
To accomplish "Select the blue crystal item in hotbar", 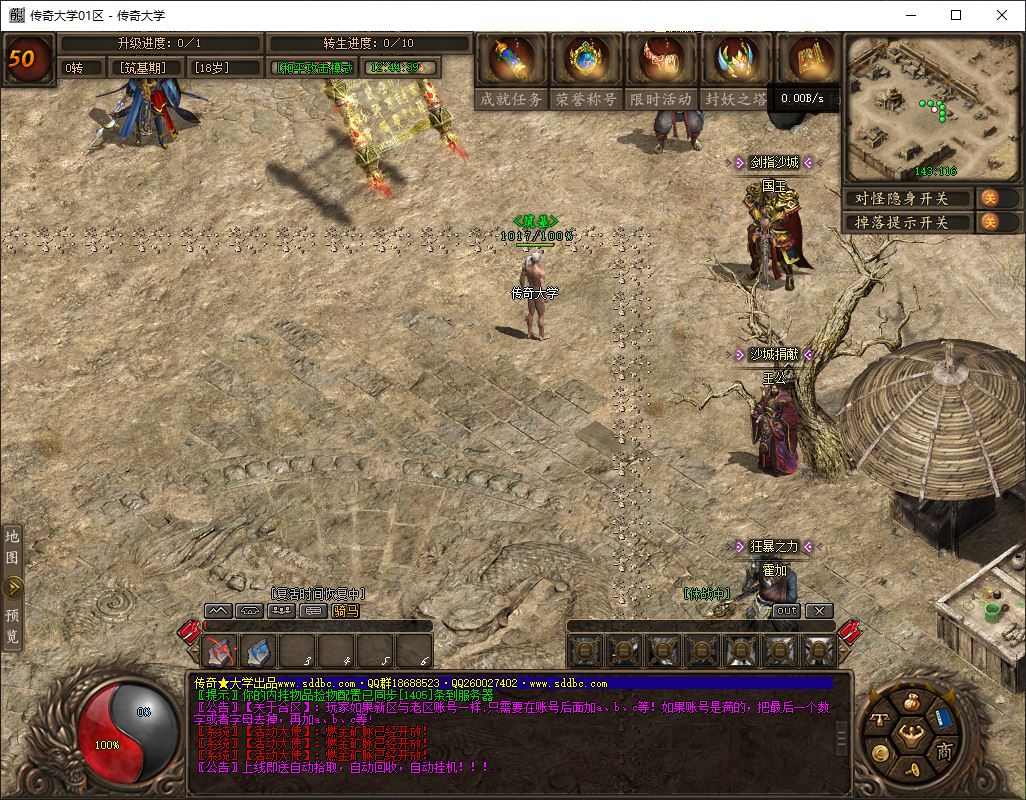I will coord(258,652).
